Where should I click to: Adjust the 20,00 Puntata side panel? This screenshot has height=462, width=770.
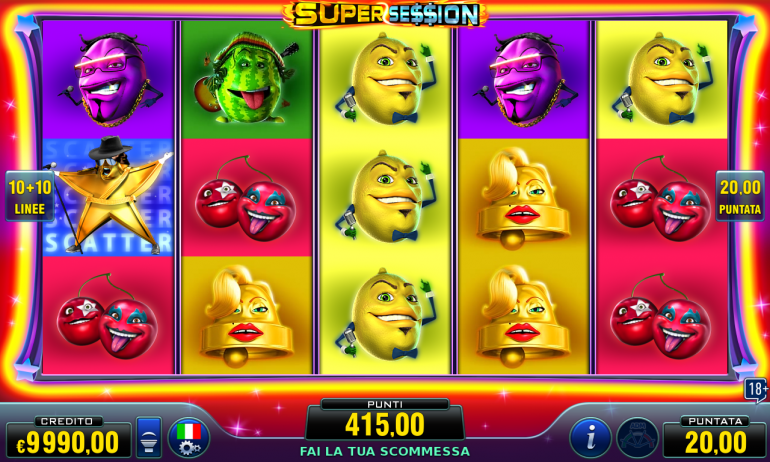740,196
